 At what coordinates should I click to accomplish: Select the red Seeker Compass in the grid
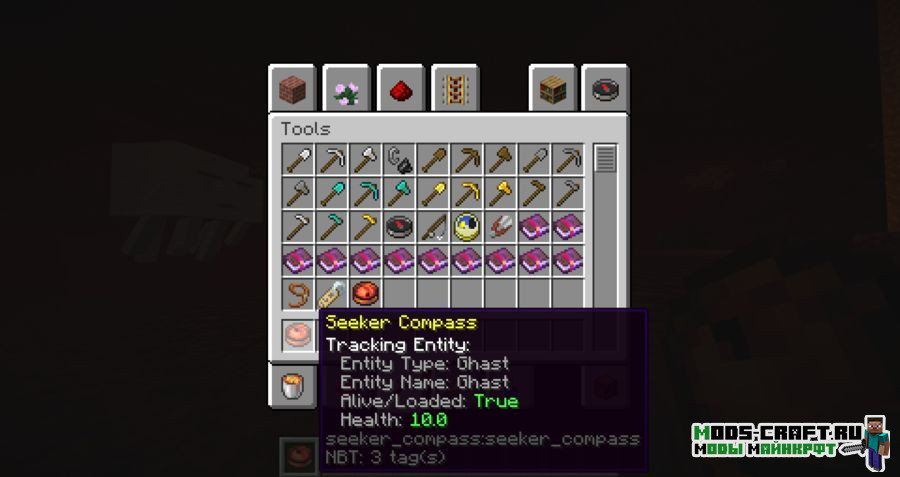tap(365, 294)
